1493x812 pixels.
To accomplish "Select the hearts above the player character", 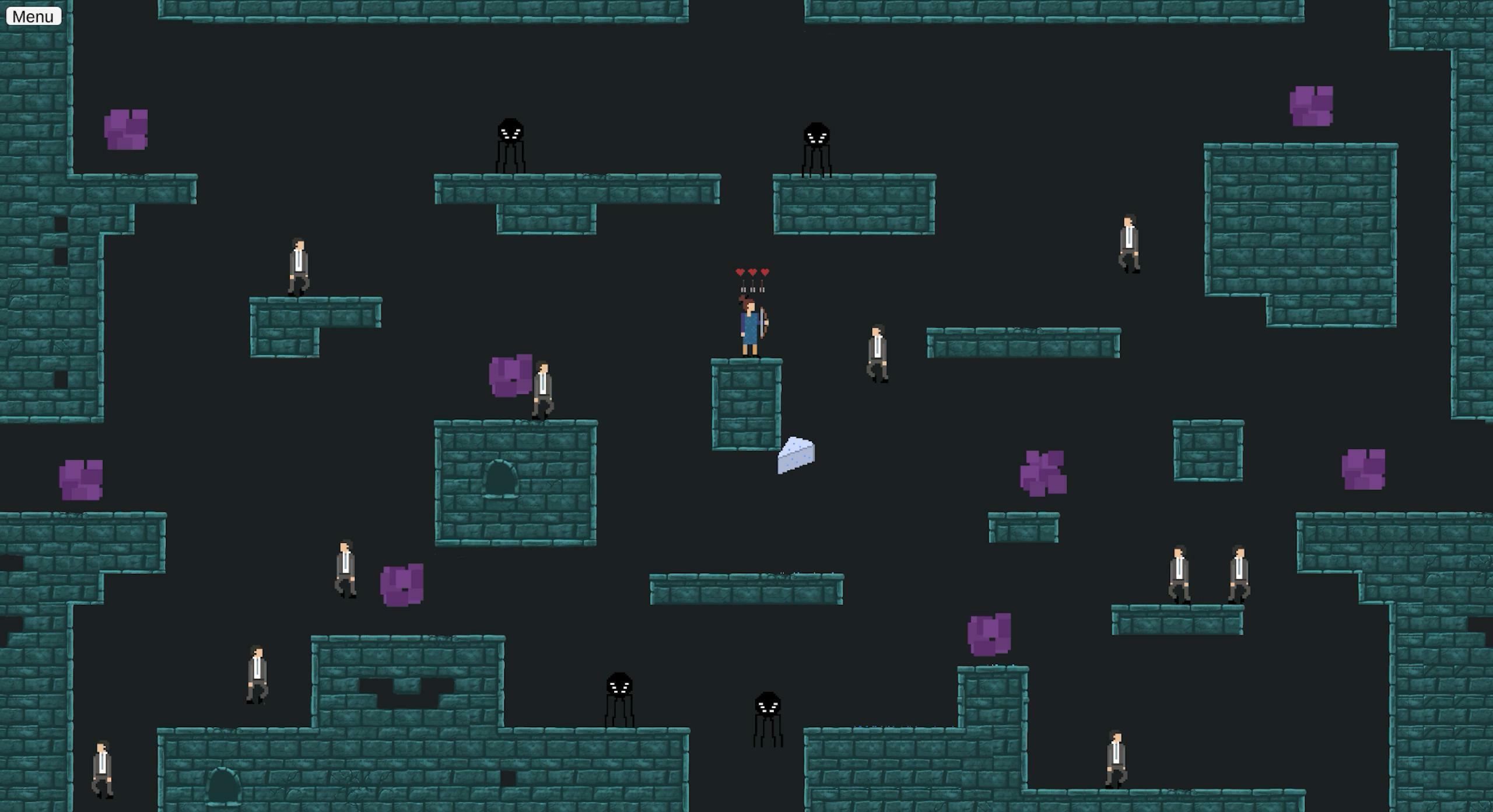I will click(x=752, y=271).
